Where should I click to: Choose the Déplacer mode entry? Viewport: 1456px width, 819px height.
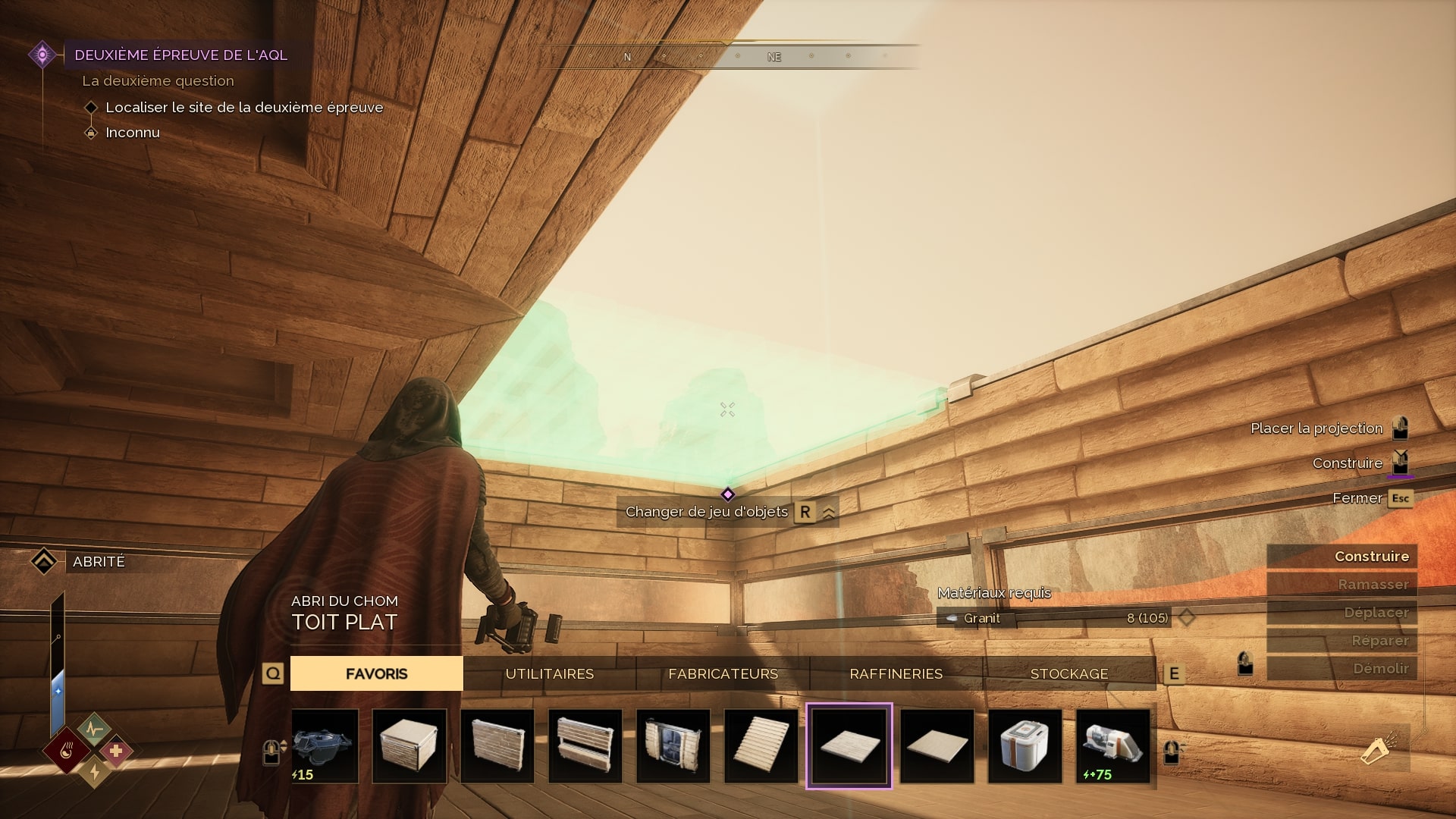[x=1341, y=613]
